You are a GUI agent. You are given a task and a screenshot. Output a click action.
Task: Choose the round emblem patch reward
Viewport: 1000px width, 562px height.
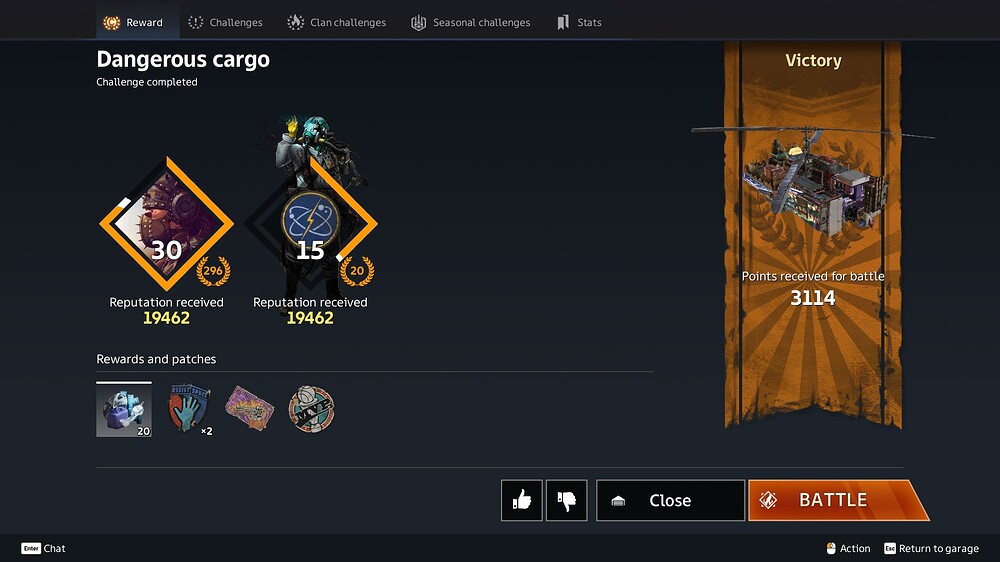coord(311,410)
